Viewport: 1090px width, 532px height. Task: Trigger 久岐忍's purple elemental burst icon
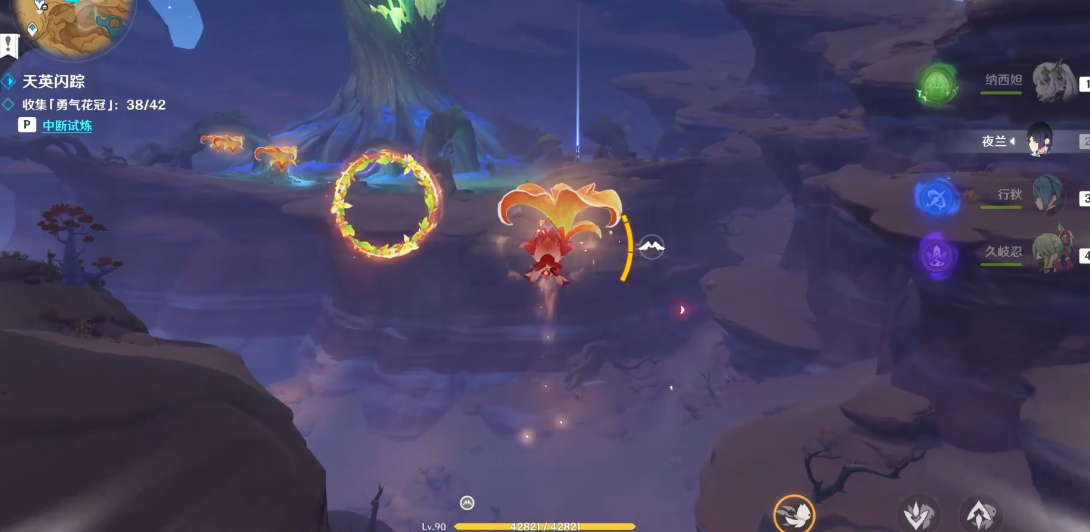(x=938, y=253)
